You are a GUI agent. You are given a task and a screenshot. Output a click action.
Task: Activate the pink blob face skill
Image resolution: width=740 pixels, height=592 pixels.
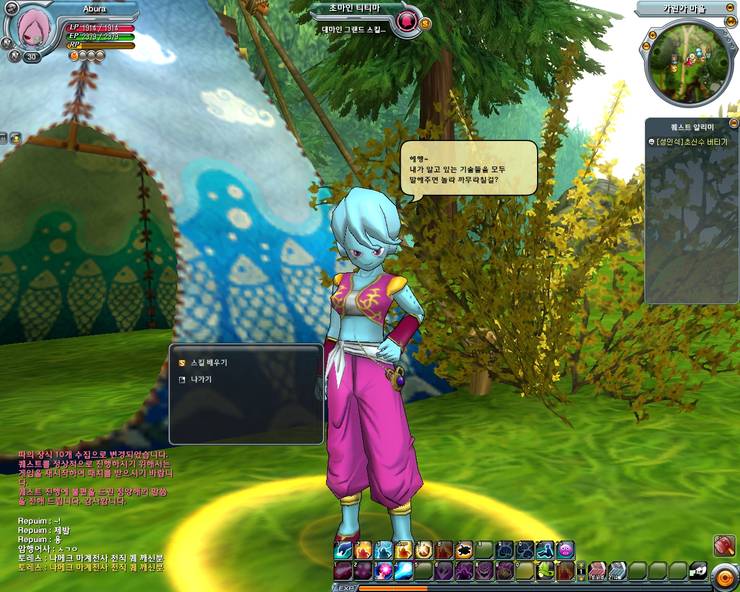click(566, 549)
